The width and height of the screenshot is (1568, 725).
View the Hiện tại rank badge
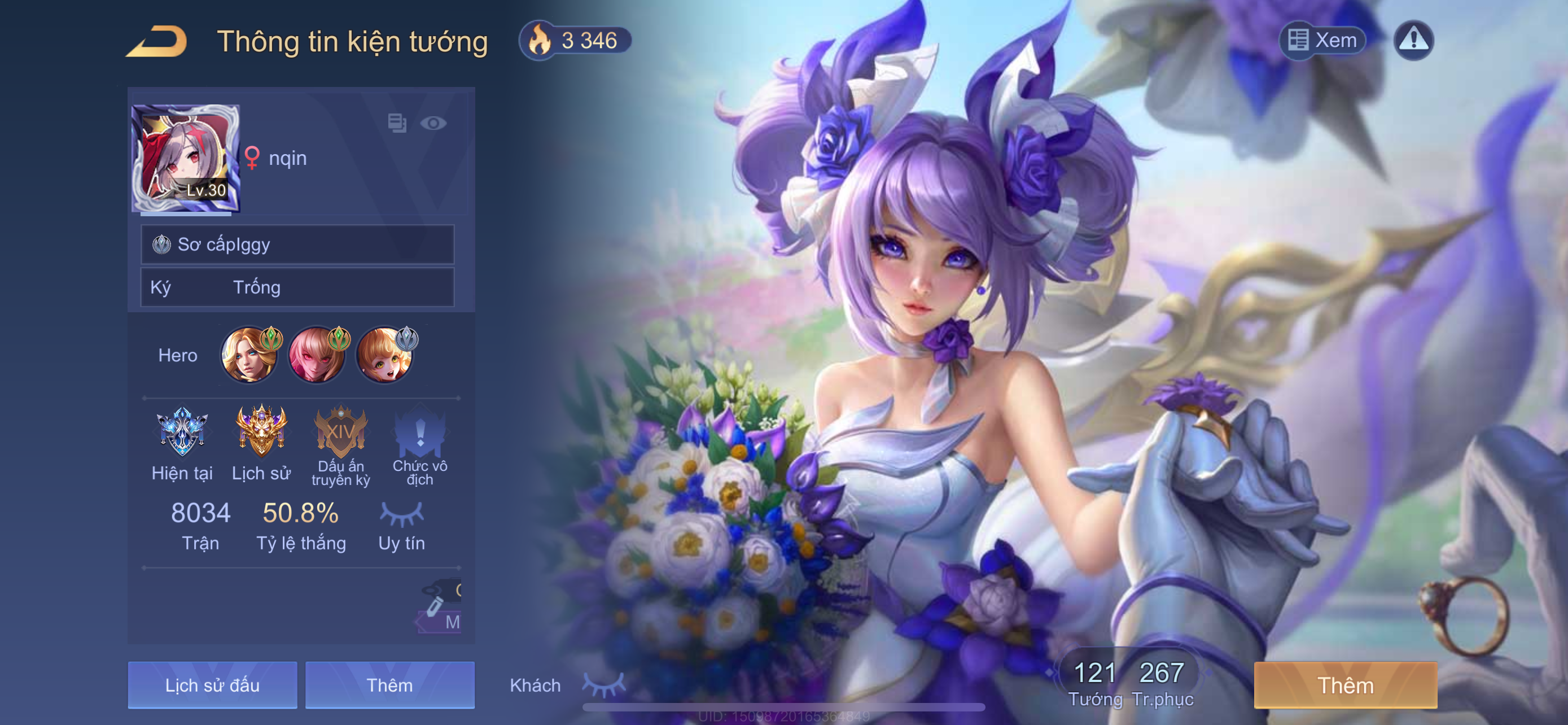pyautogui.click(x=182, y=432)
